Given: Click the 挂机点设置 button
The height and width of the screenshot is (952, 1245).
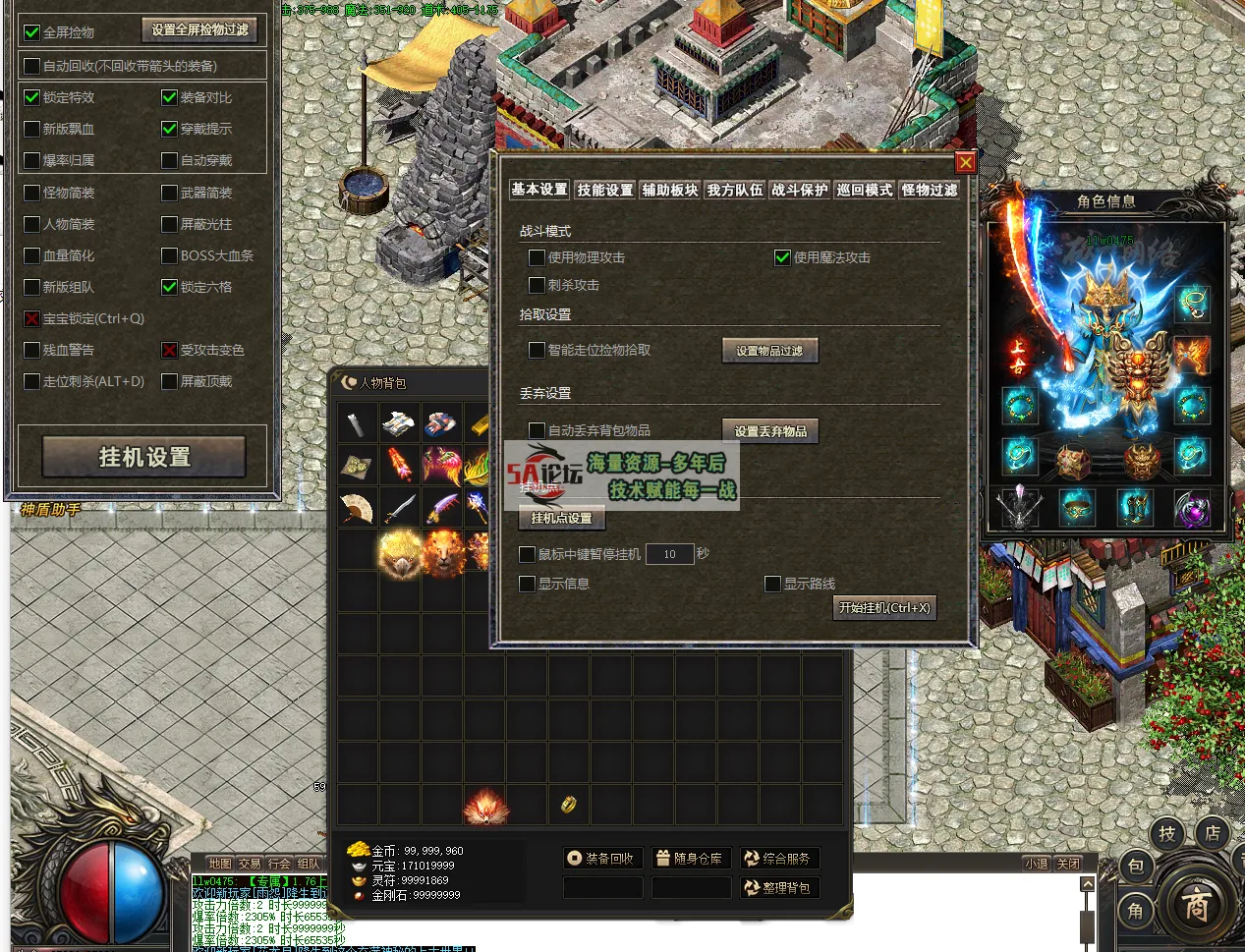Looking at the screenshot, I should pos(561,518).
